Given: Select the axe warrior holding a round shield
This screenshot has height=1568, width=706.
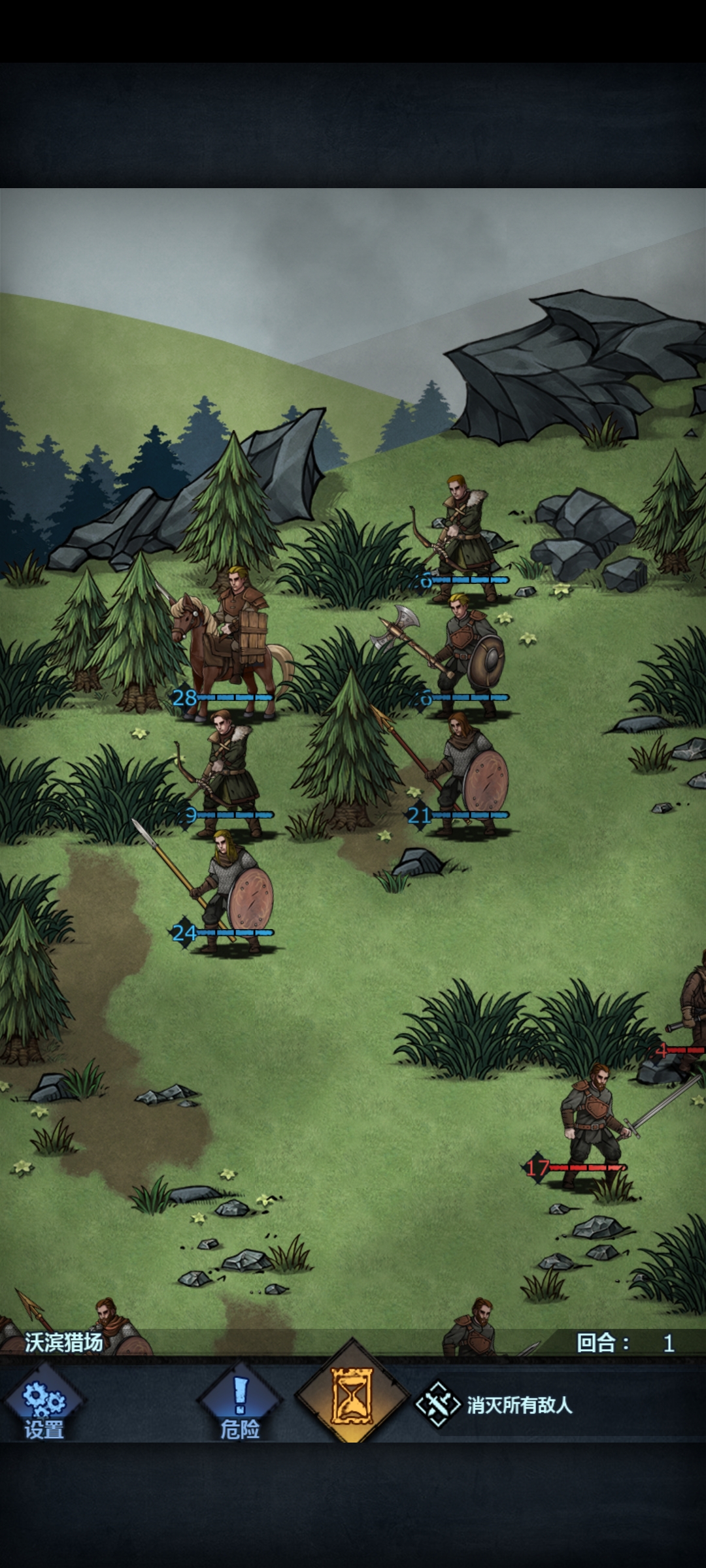Looking at the screenshot, I should (x=465, y=653).
